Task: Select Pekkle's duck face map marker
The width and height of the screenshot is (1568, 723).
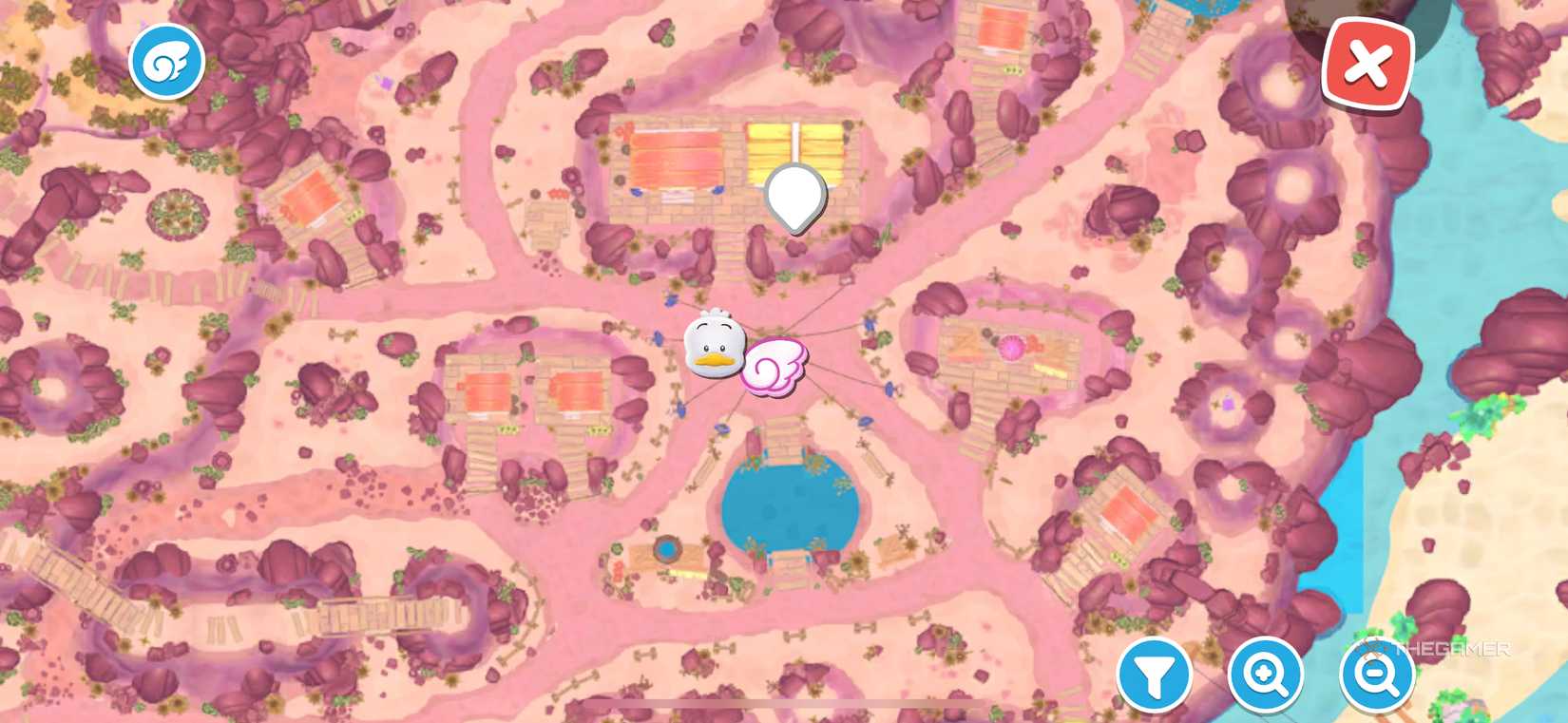Action: [713, 347]
